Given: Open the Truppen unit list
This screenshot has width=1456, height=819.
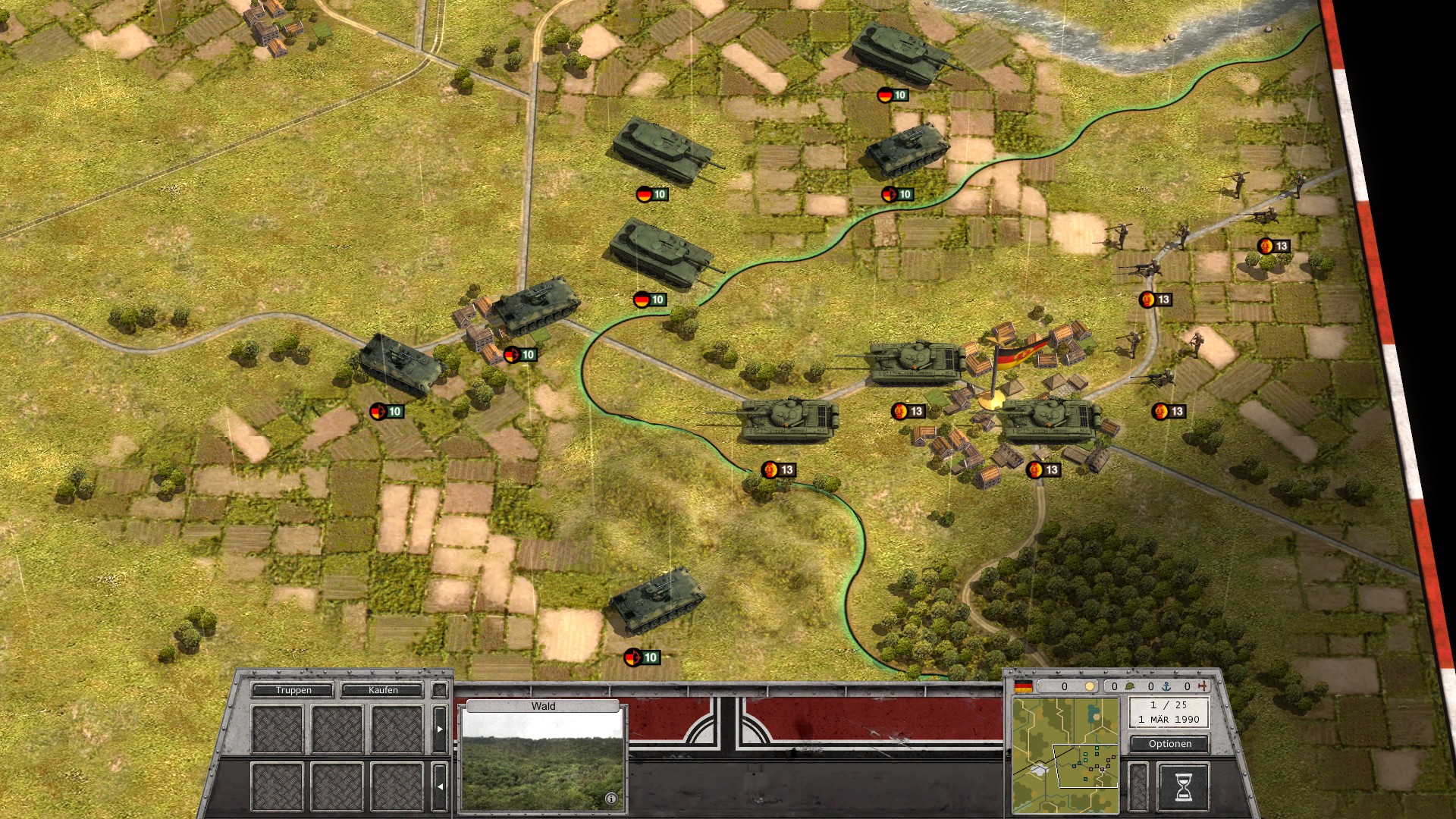Looking at the screenshot, I should coord(293,690).
